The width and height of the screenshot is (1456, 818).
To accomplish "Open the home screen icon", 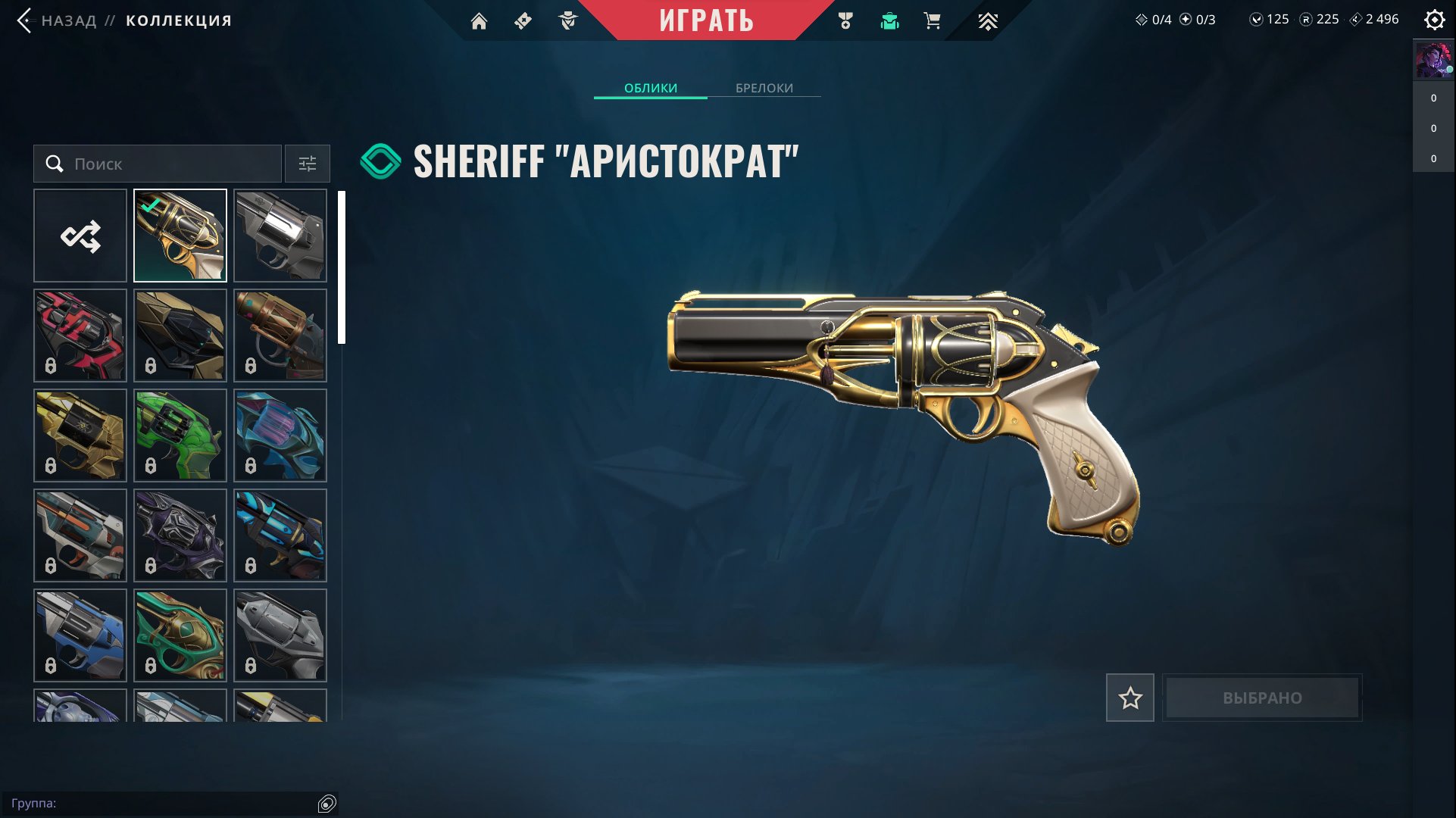I will point(479,21).
